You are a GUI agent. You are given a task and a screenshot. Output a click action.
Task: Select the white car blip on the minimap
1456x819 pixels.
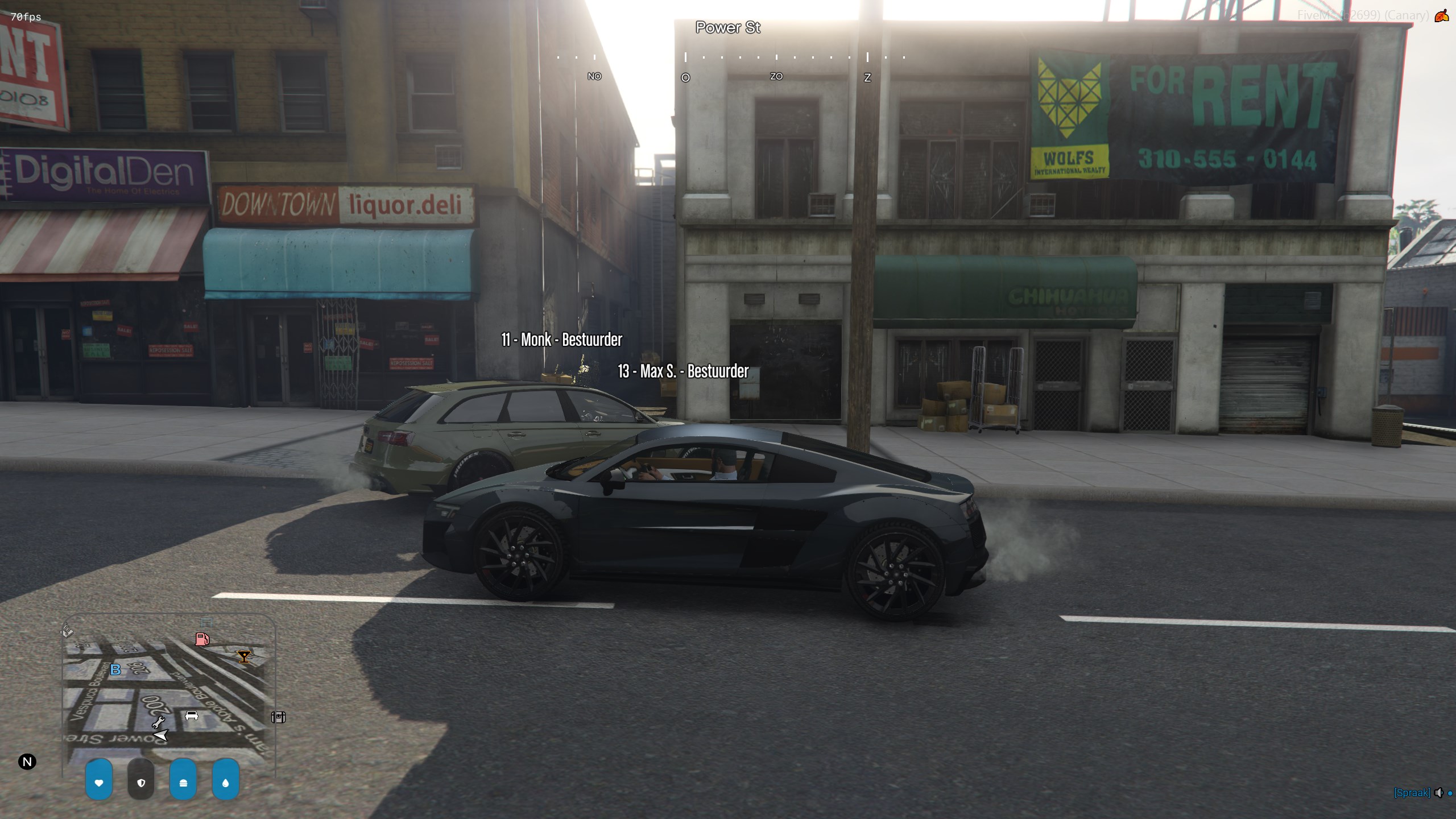192,715
